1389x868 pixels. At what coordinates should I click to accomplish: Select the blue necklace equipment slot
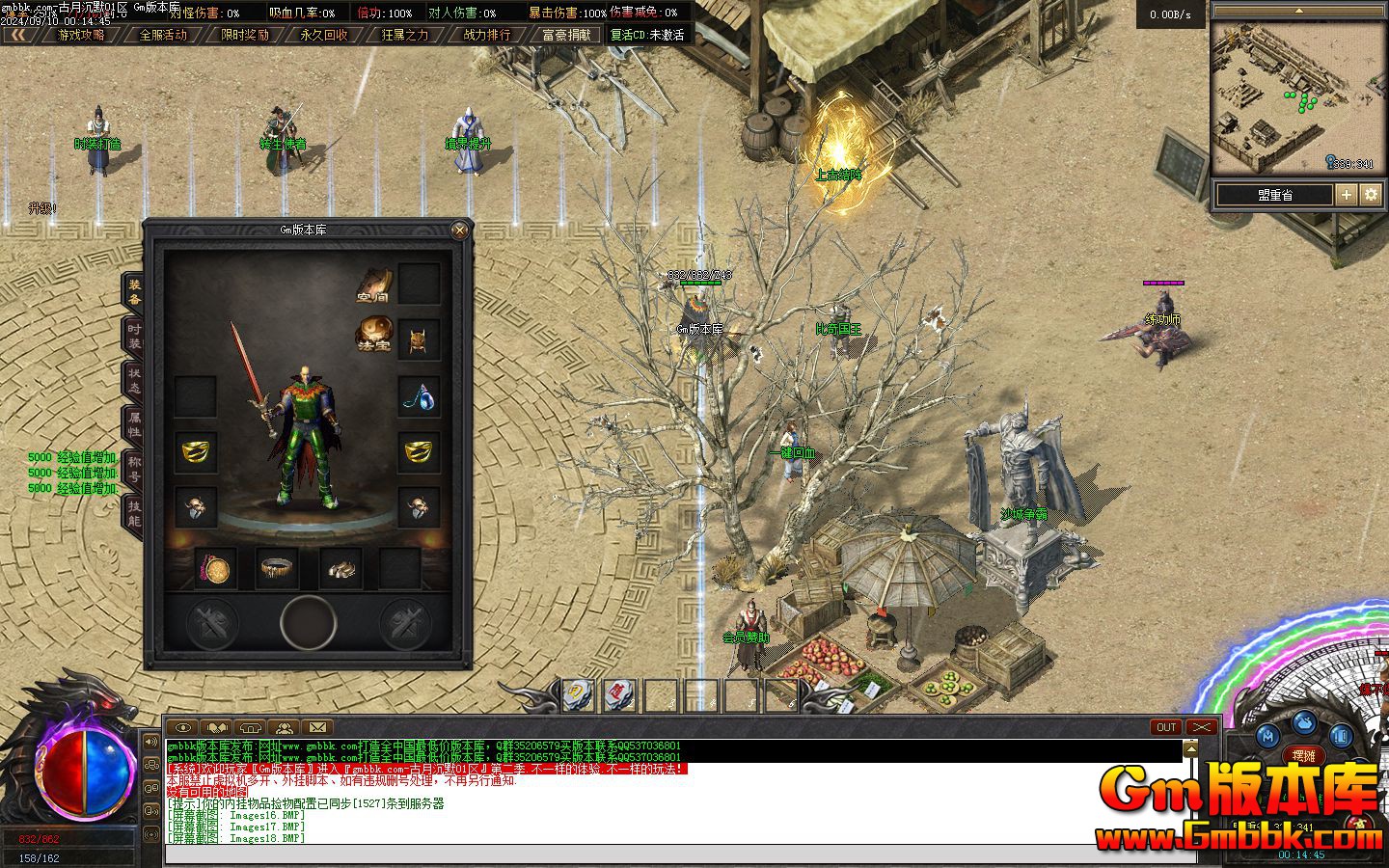[x=419, y=396]
